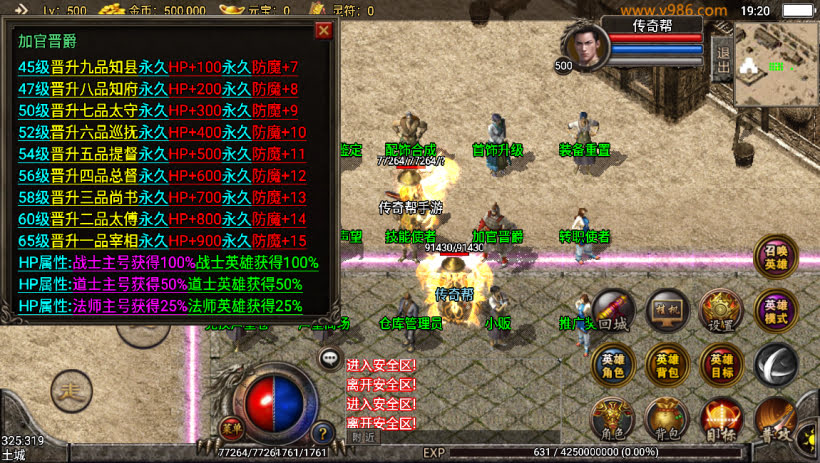Toggle 挂机 auto-battle mode
The height and width of the screenshot is (463, 820).
[x=667, y=311]
